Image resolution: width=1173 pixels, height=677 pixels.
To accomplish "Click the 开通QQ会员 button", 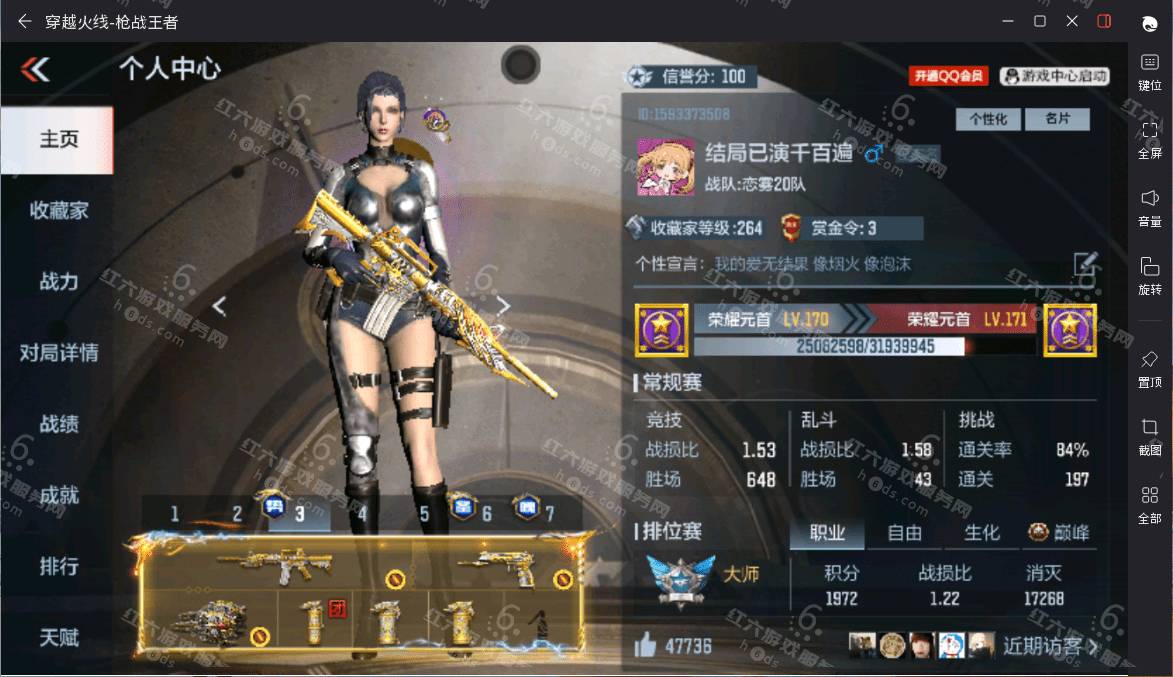I will point(948,76).
